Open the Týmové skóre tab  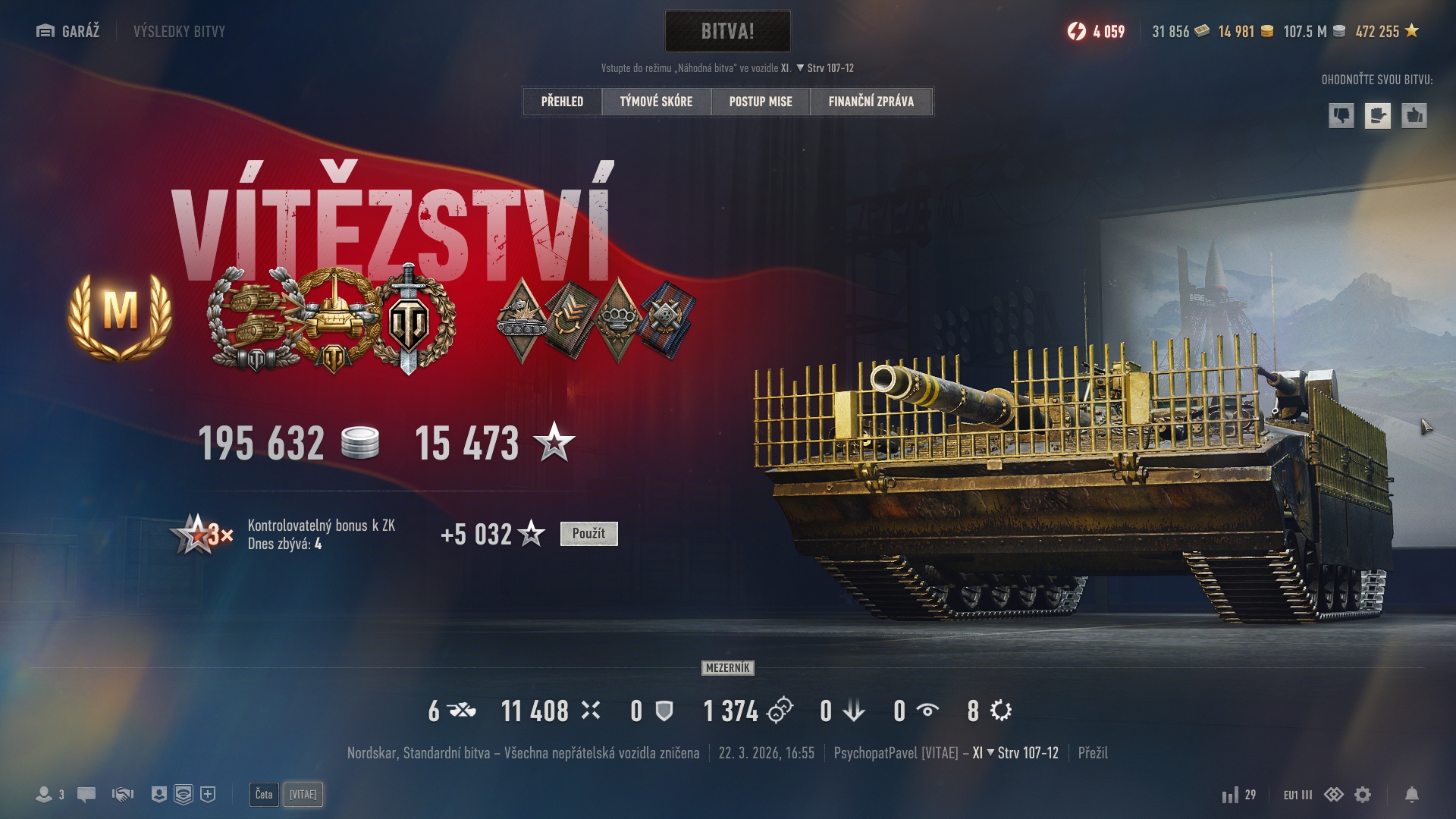tap(656, 102)
